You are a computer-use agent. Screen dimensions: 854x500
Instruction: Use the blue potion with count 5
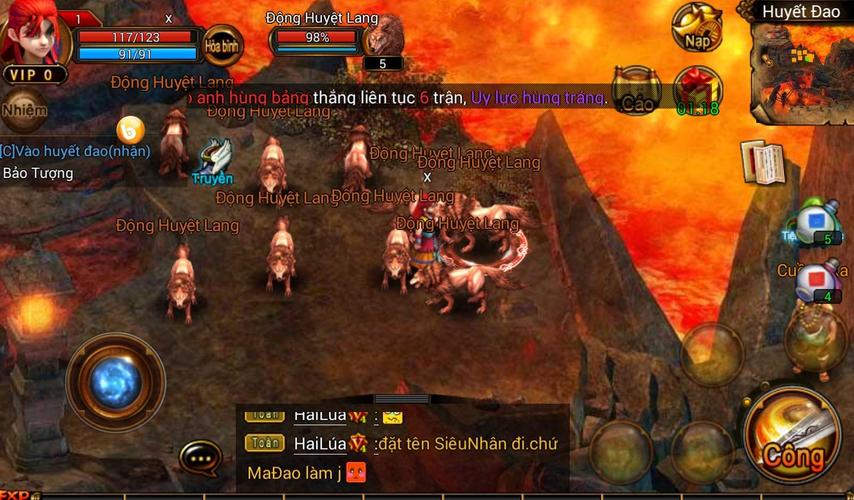click(817, 221)
